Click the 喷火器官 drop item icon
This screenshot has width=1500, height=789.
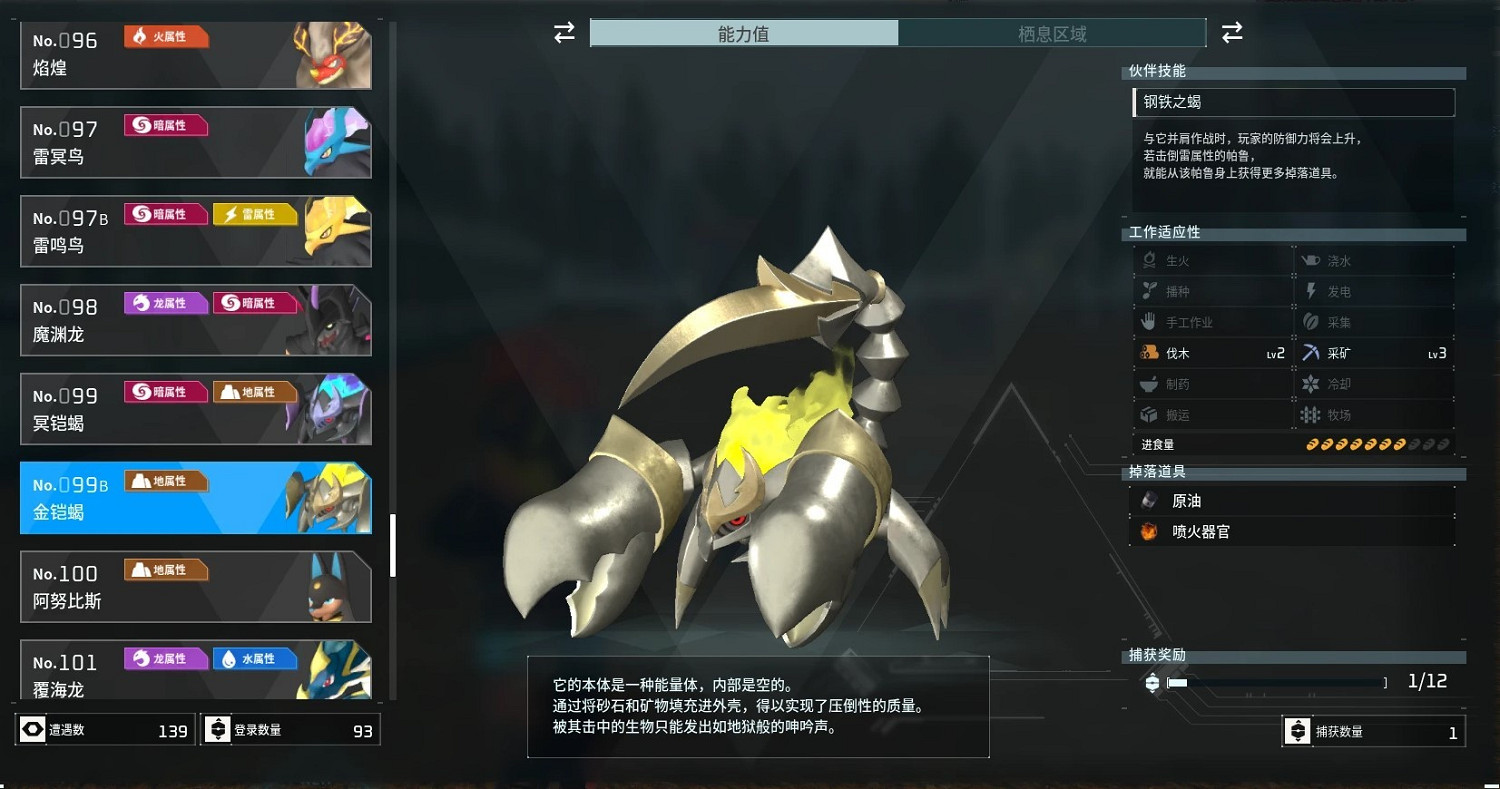point(1150,531)
